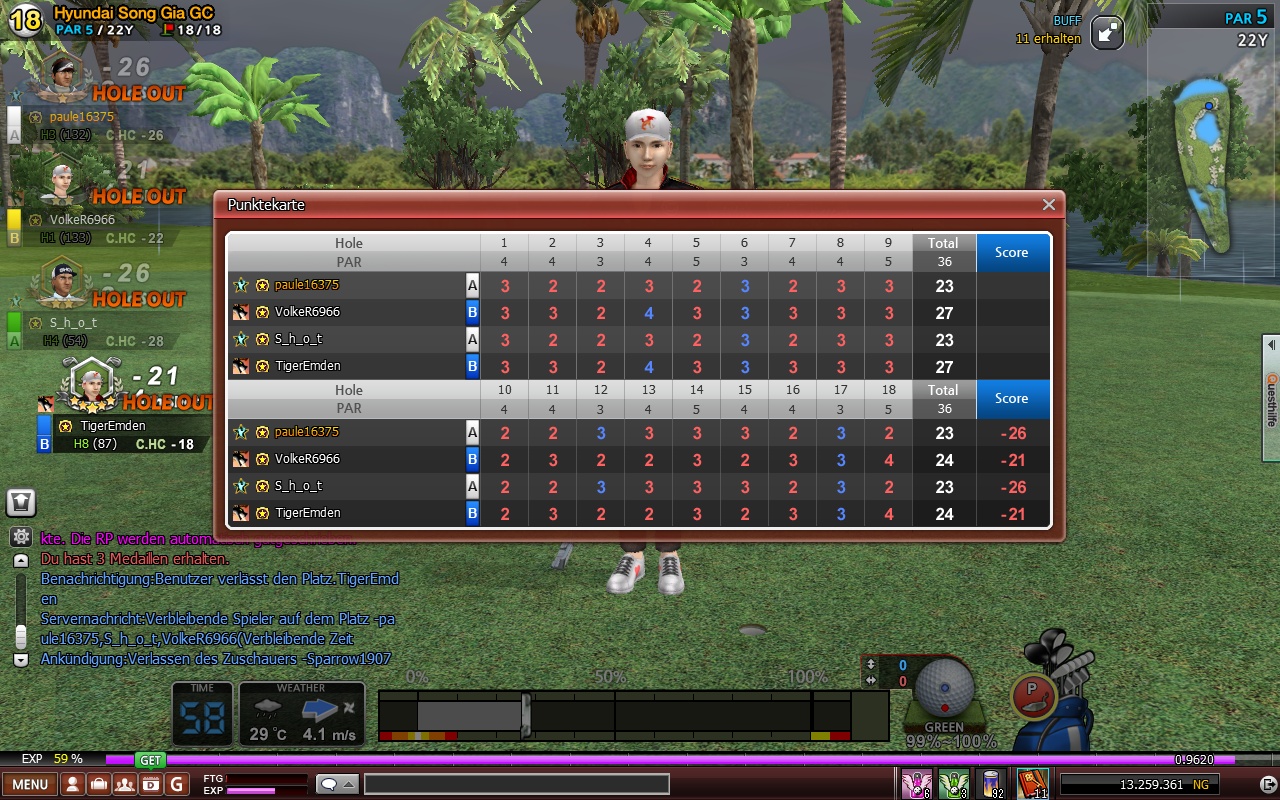Select TigerEmden row on the lower scorecard

(308, 513)
